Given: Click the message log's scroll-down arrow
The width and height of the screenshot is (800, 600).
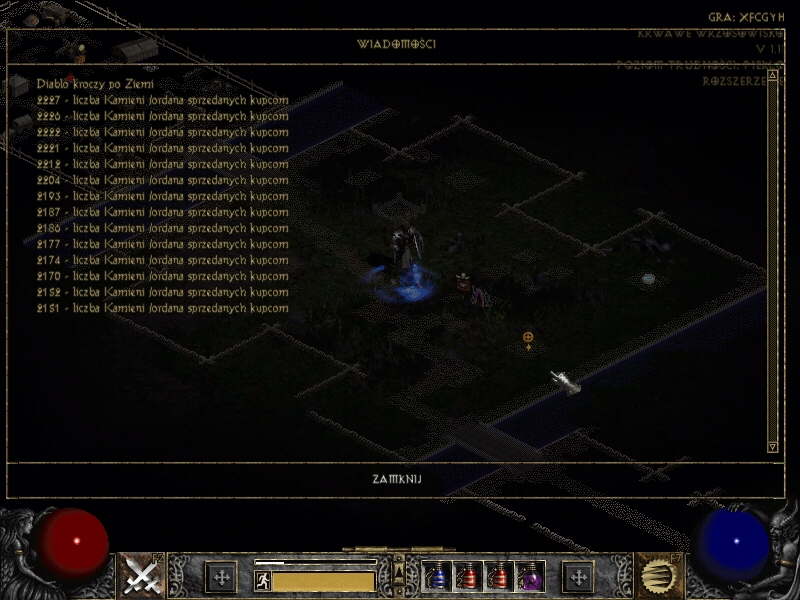Looking at the screenshot, I should (x=772, y=447).
